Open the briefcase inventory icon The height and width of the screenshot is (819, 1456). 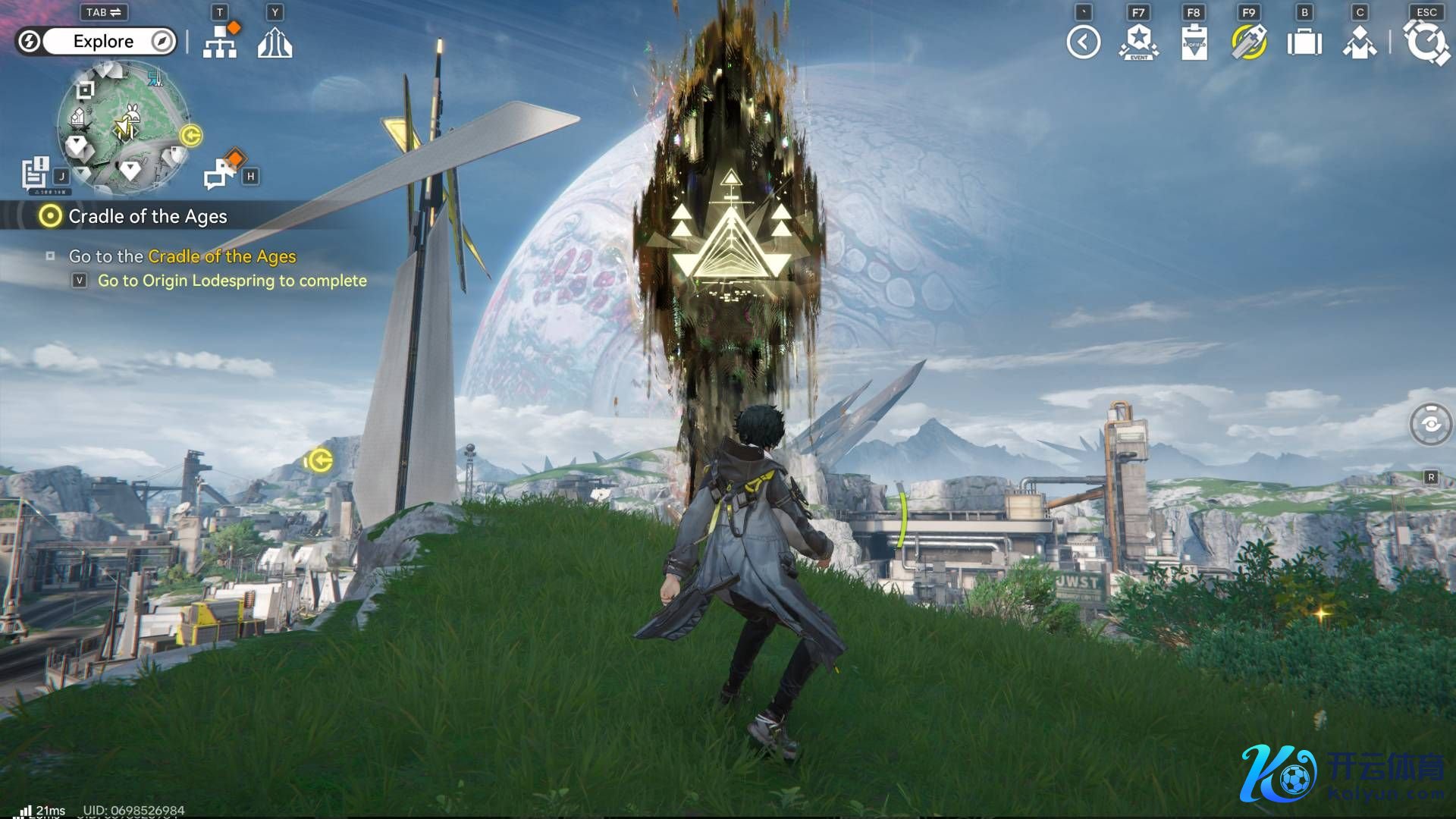1304,42
